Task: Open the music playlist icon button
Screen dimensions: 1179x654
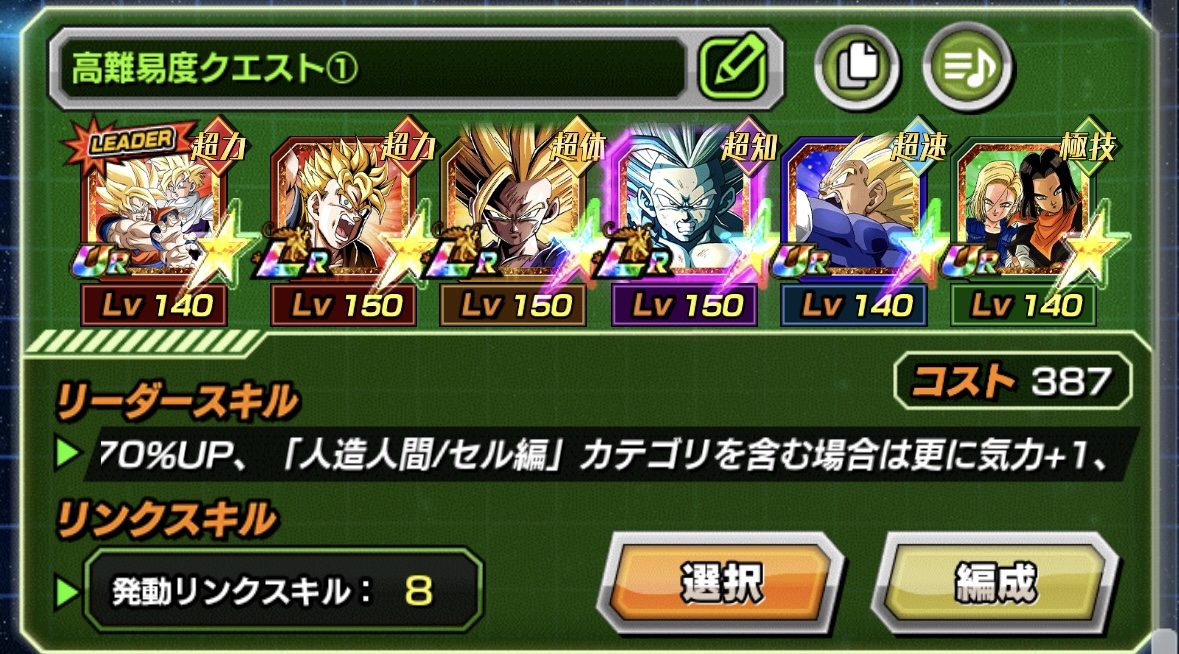Action: pyautogui.click(x=967, y=68)
